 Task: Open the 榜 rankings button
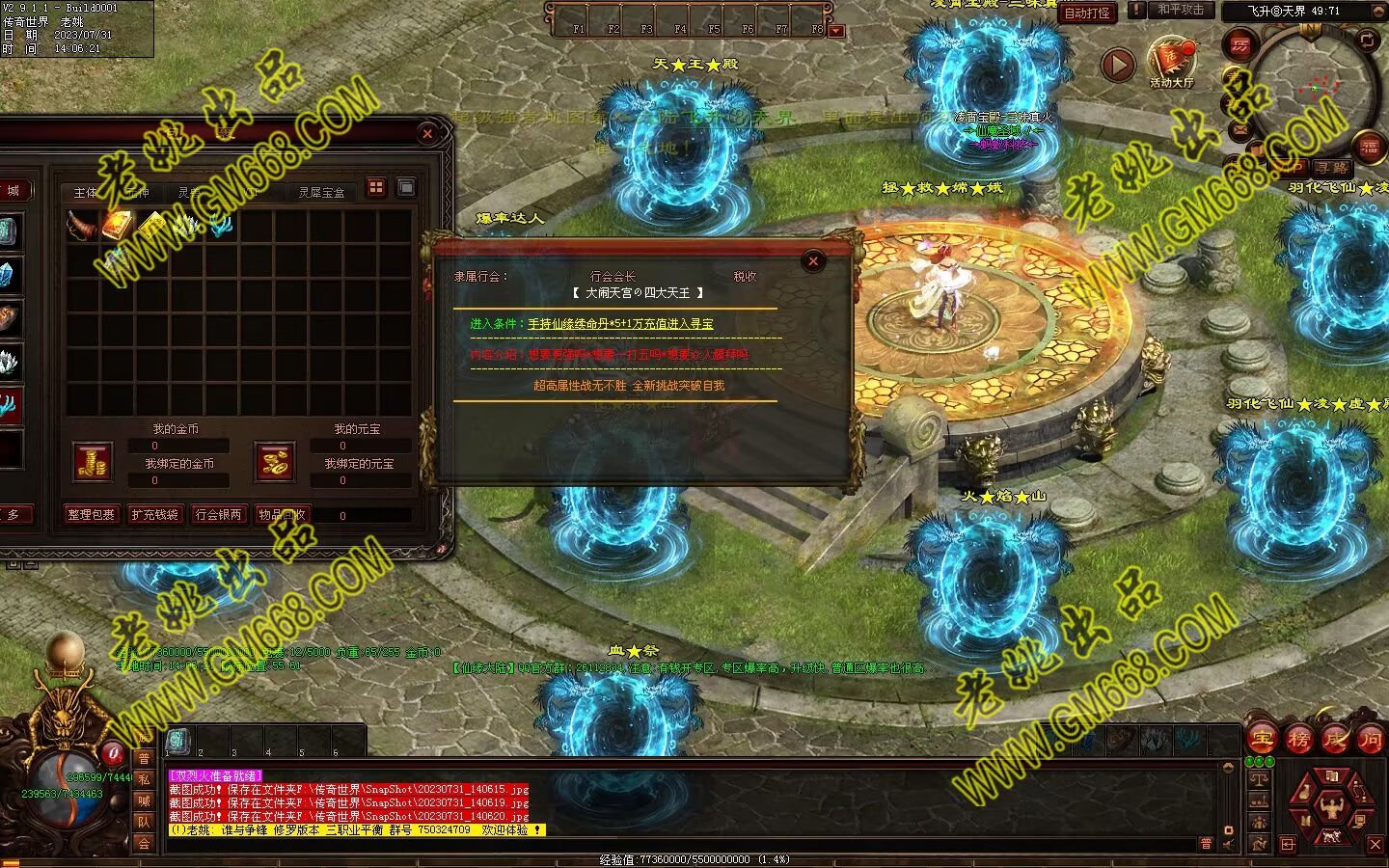[x=1298, y=740]
